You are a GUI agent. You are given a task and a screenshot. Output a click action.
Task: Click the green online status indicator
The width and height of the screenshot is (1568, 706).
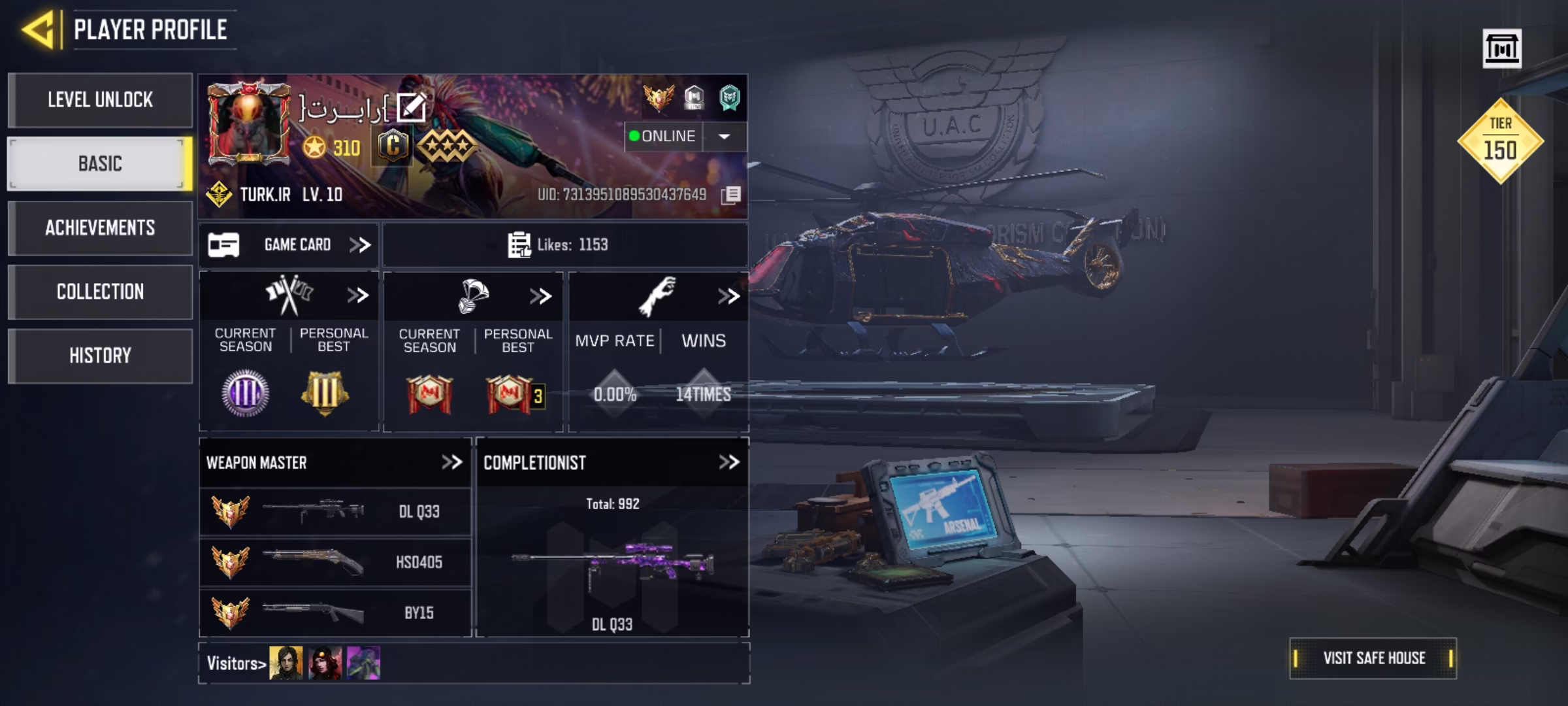(634, 136)
